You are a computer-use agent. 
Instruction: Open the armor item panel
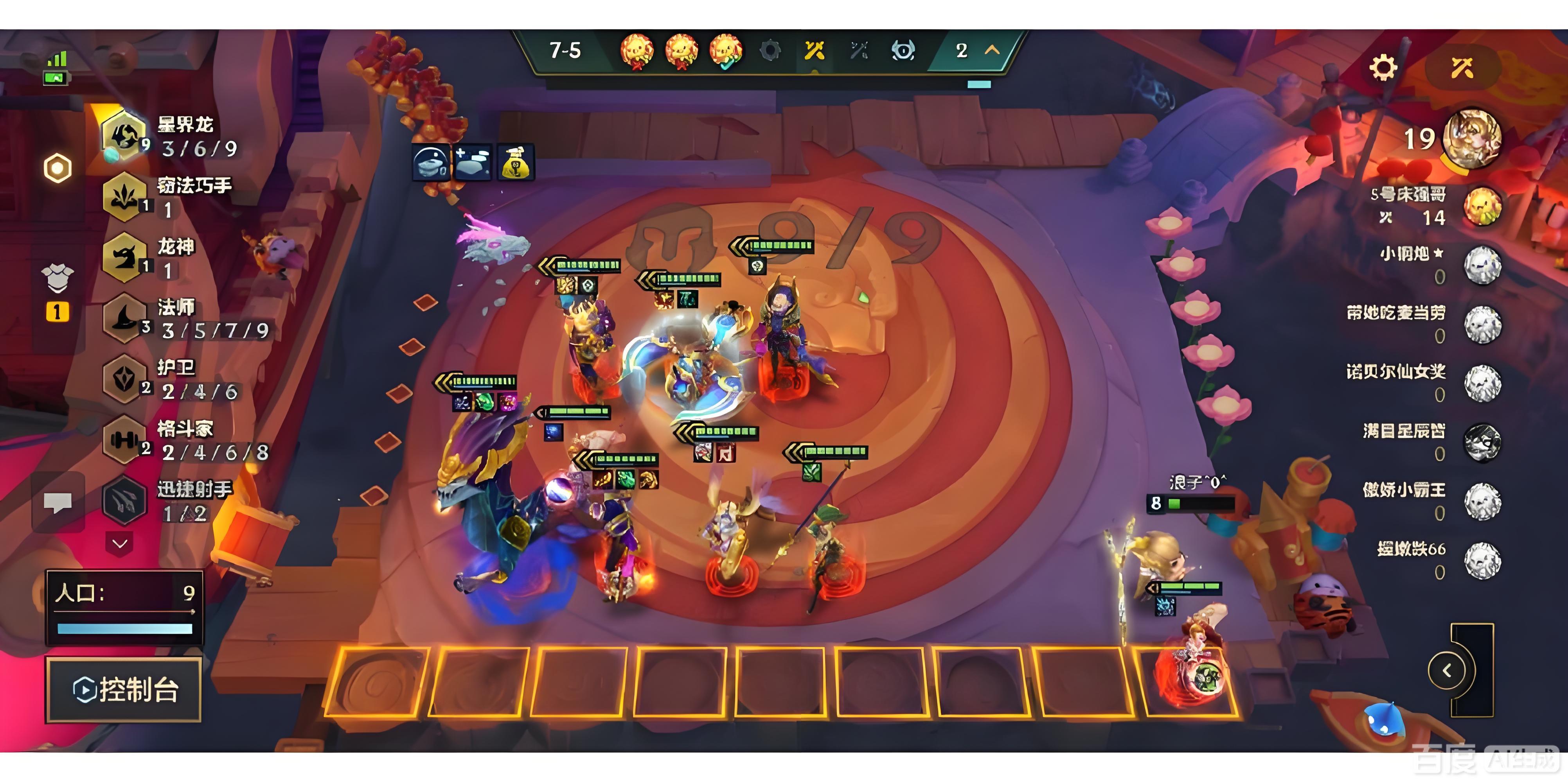pyautogui.click(x=58, y=279)
